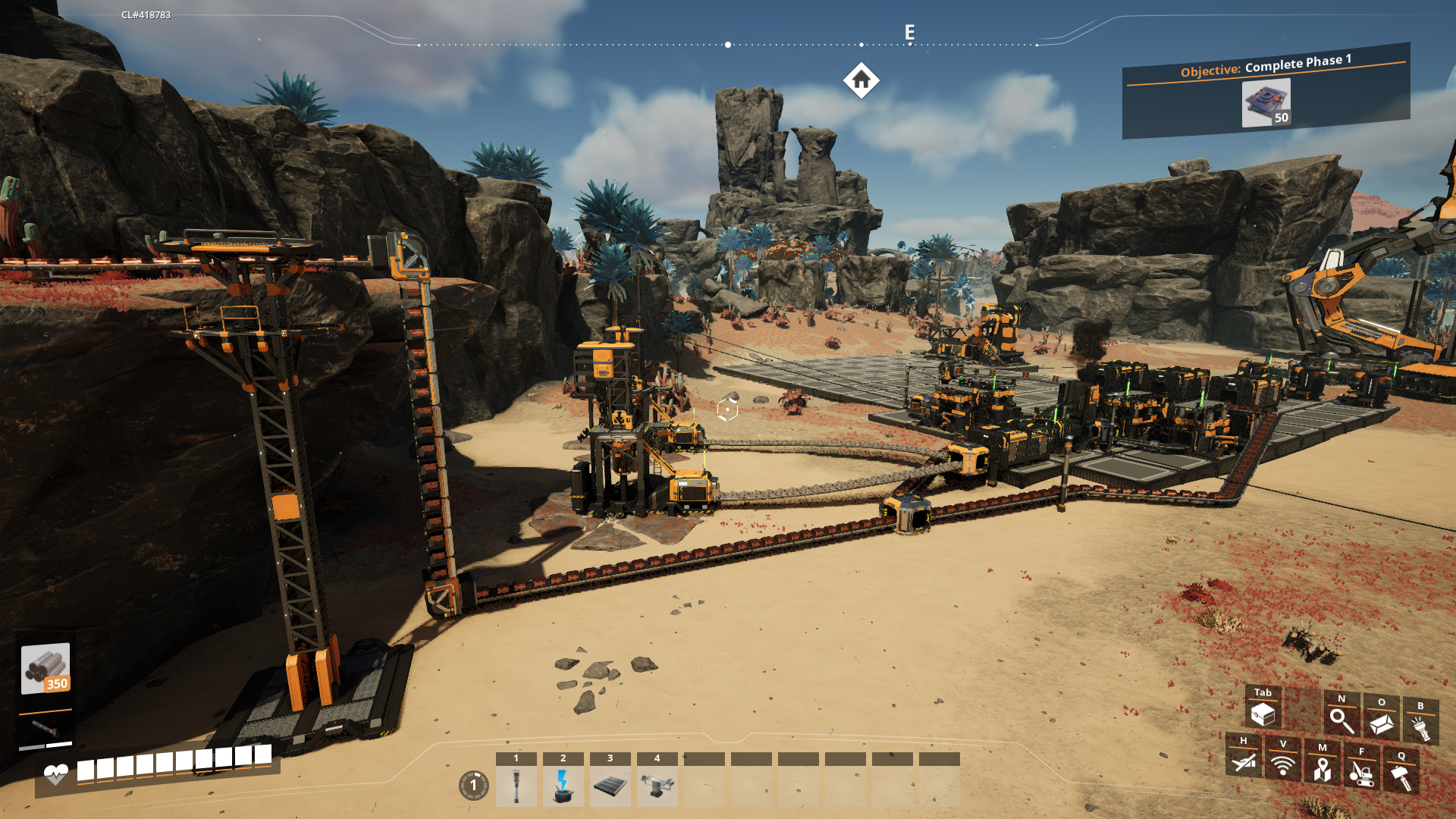Click the circular hotbar number indicator
This screenshot has height=819, width=1456.
click(x=474, y=786)
